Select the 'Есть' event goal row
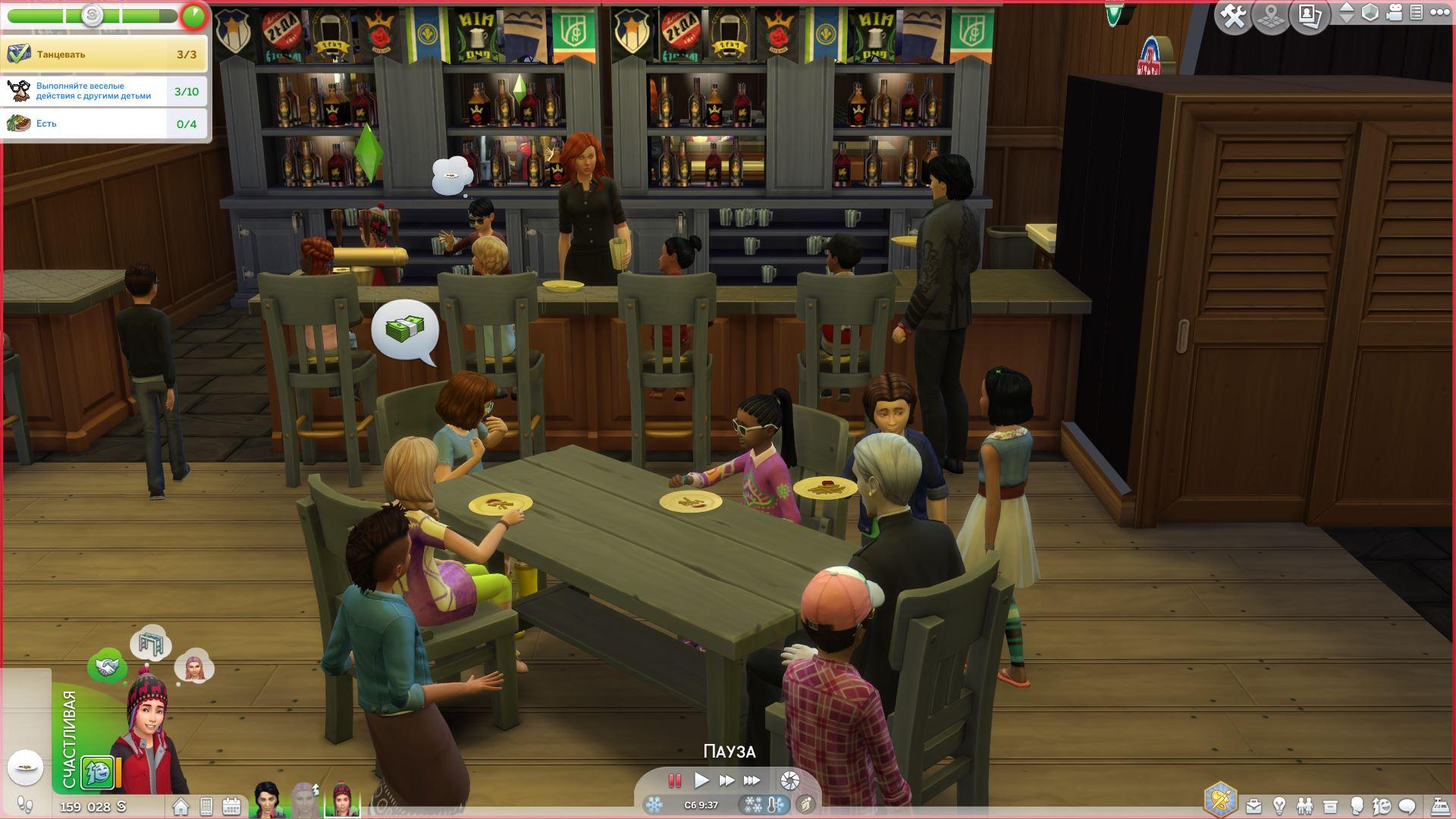The width and height of the screenshot is (1456, 819). [x=104, y=124]
